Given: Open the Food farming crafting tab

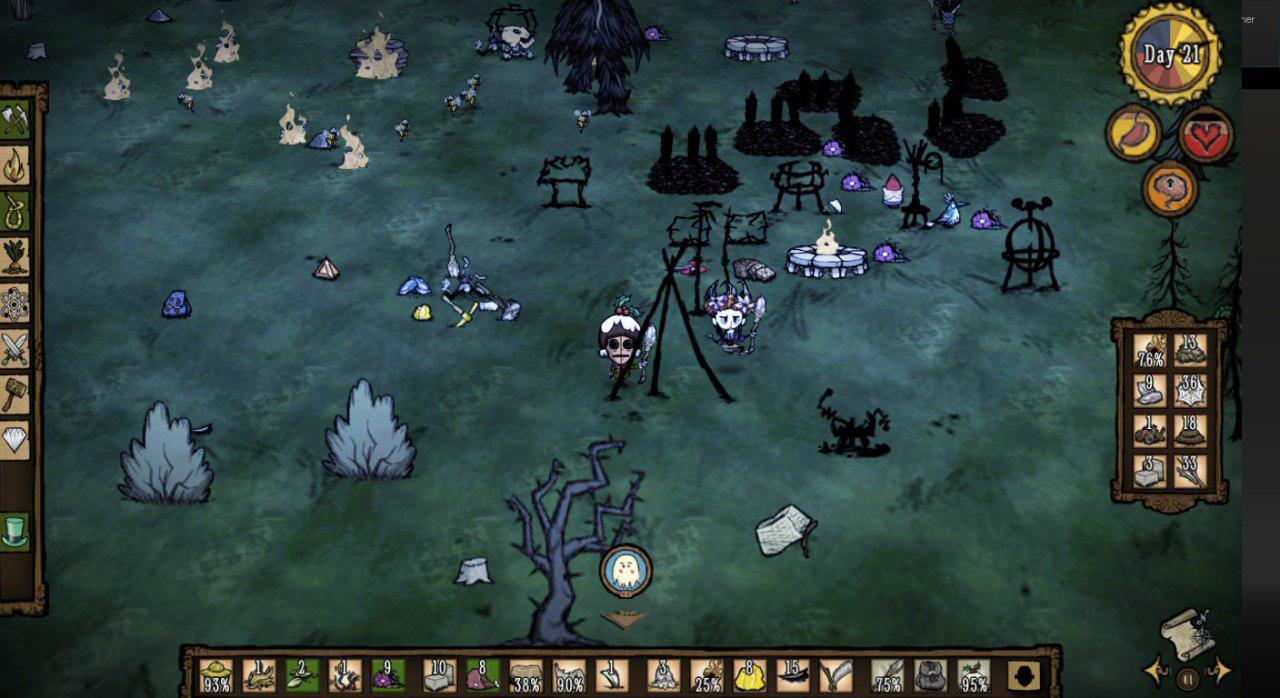Looking at the screenshot, I should (15, 257).
